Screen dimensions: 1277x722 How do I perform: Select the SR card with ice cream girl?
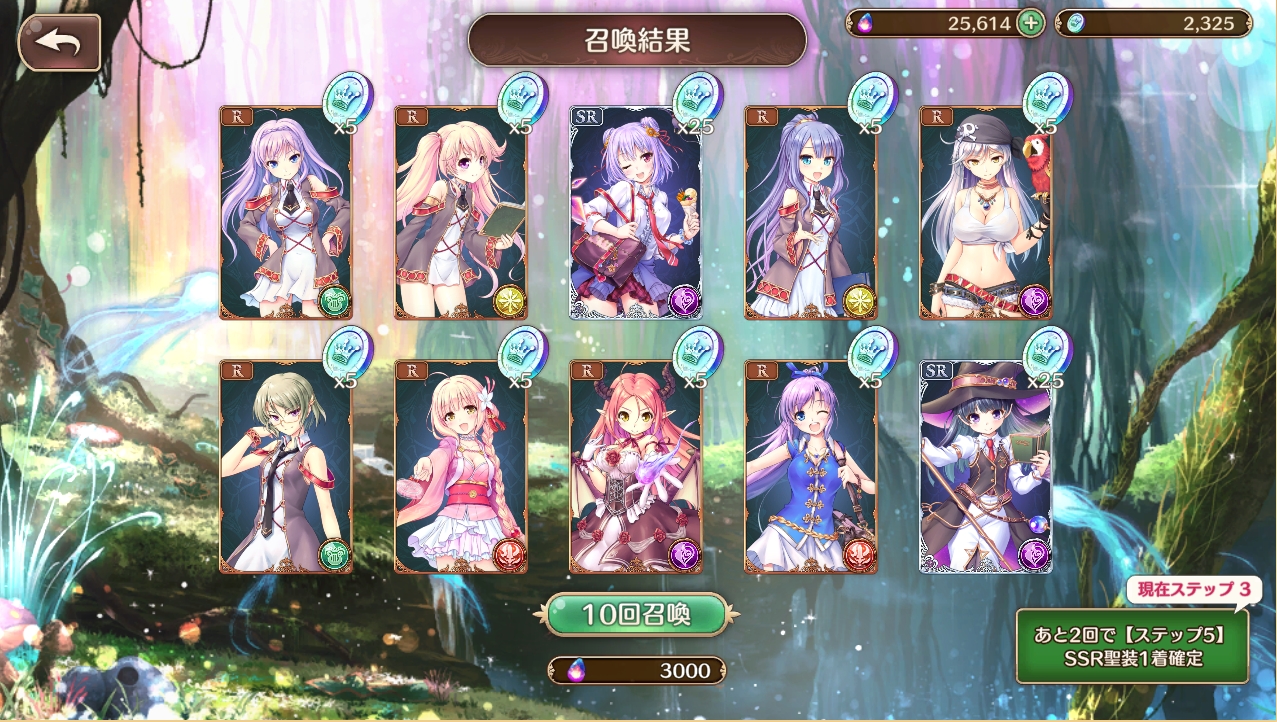[x=636, y=213]
